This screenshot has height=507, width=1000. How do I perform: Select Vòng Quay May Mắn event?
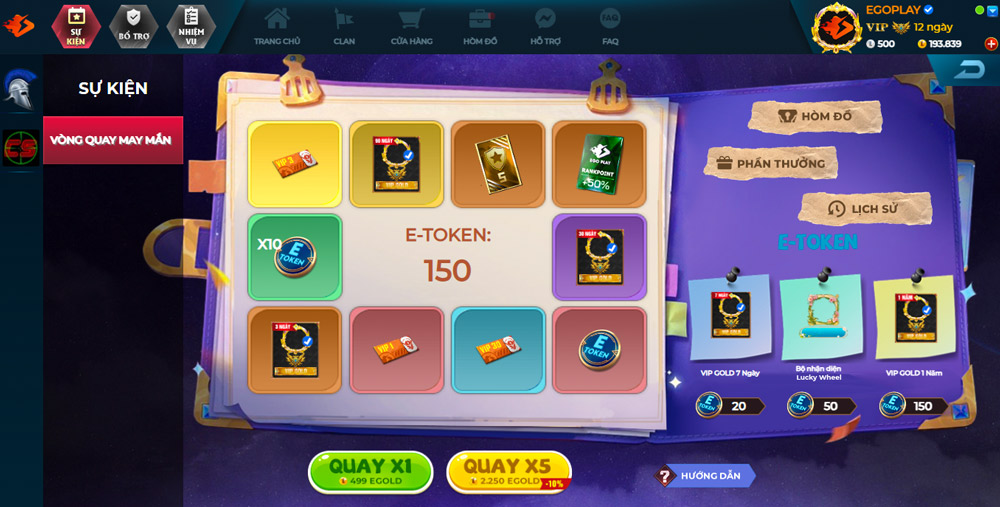(113, 140)
